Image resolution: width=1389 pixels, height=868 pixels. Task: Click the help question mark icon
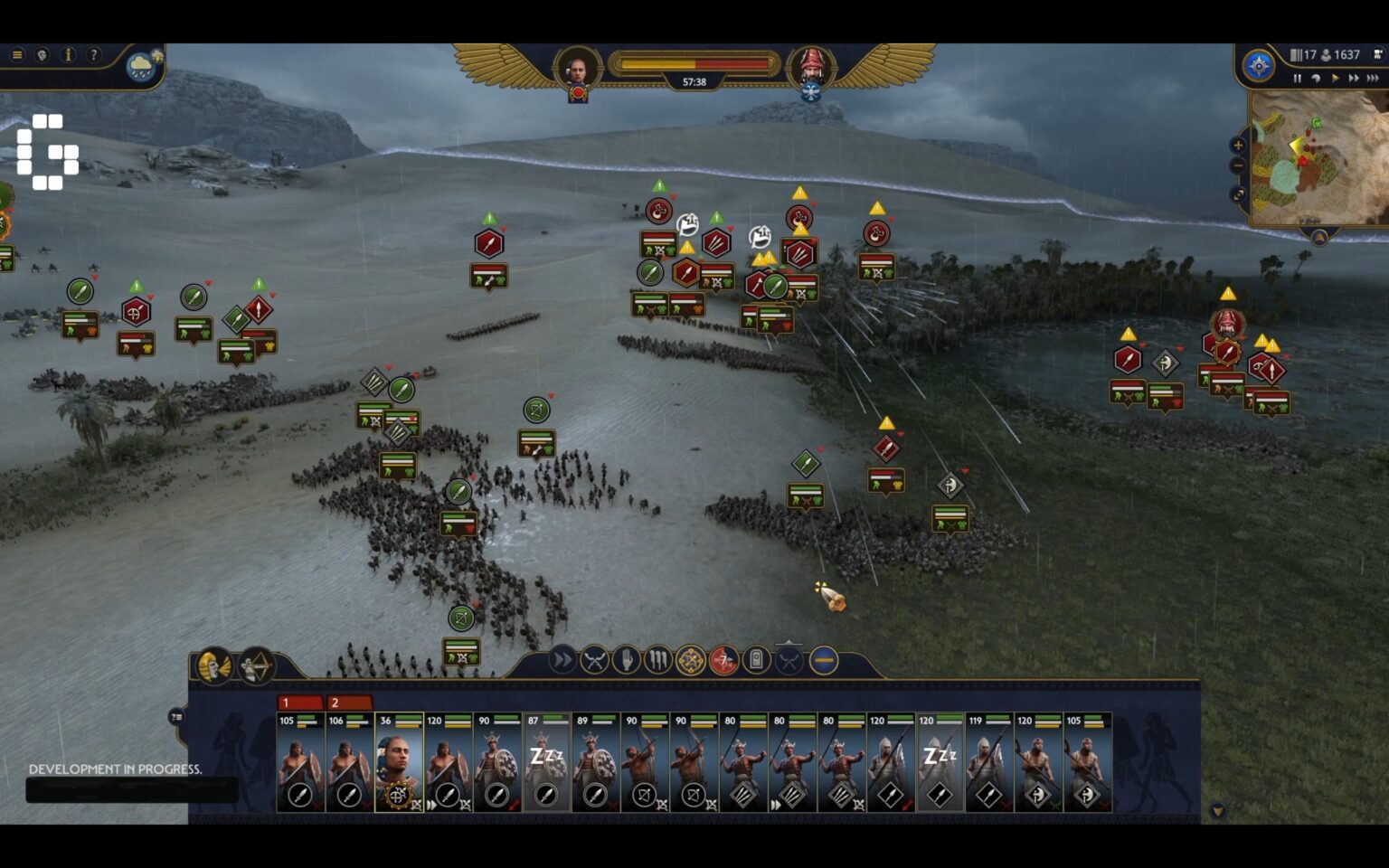93,54
